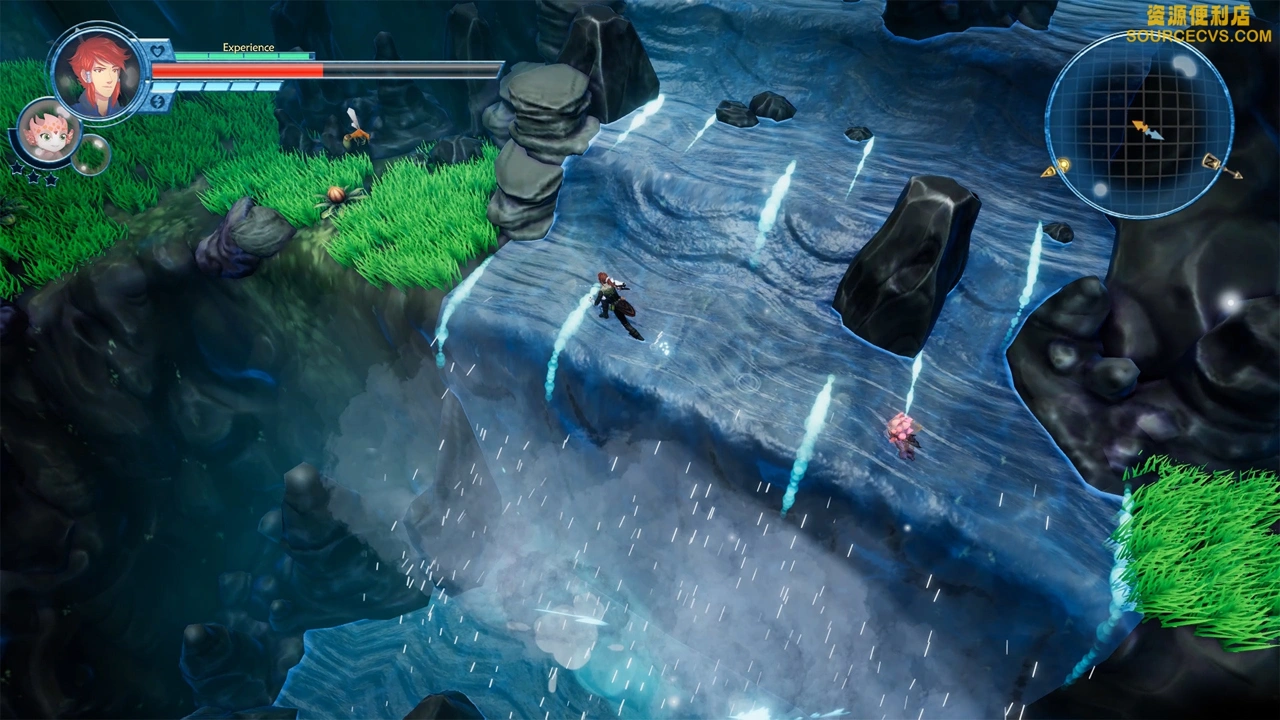Click the circular radar minimap
Viewport: 1280px width, 720px height.
pos(1139,123)
